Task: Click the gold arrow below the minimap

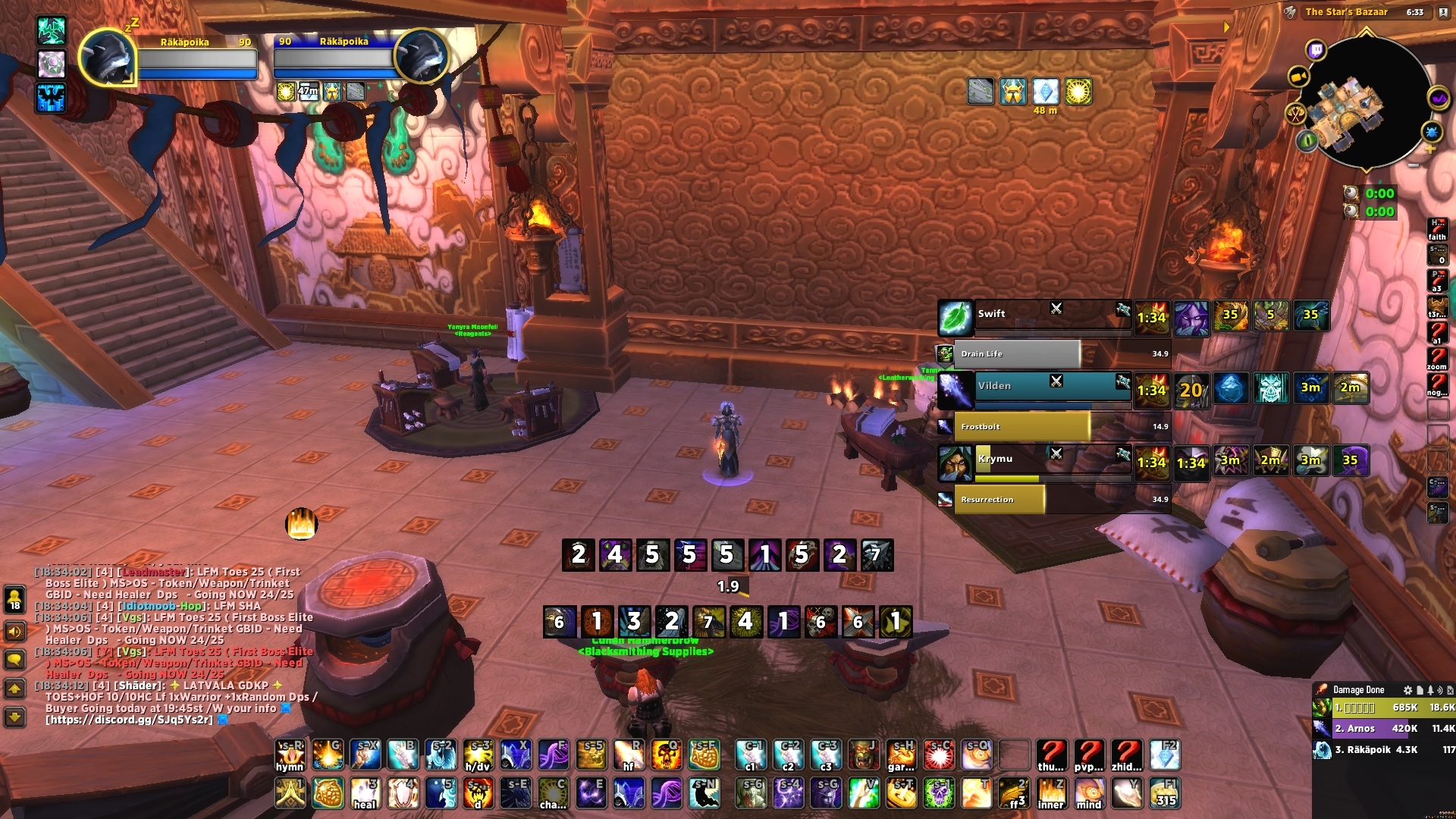Action: (1365, 170)
